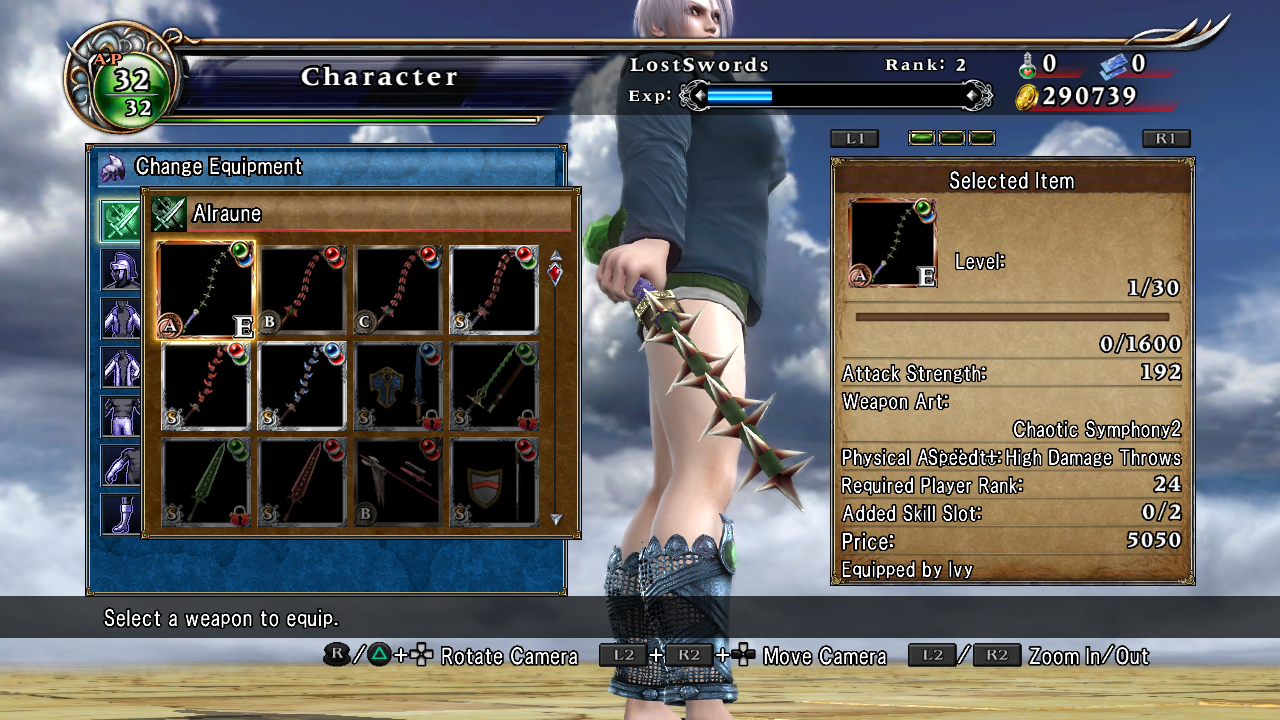Pick the rank C red whip sword
1280x720 pixels.
pyautogui.click(x=398, y=290)
